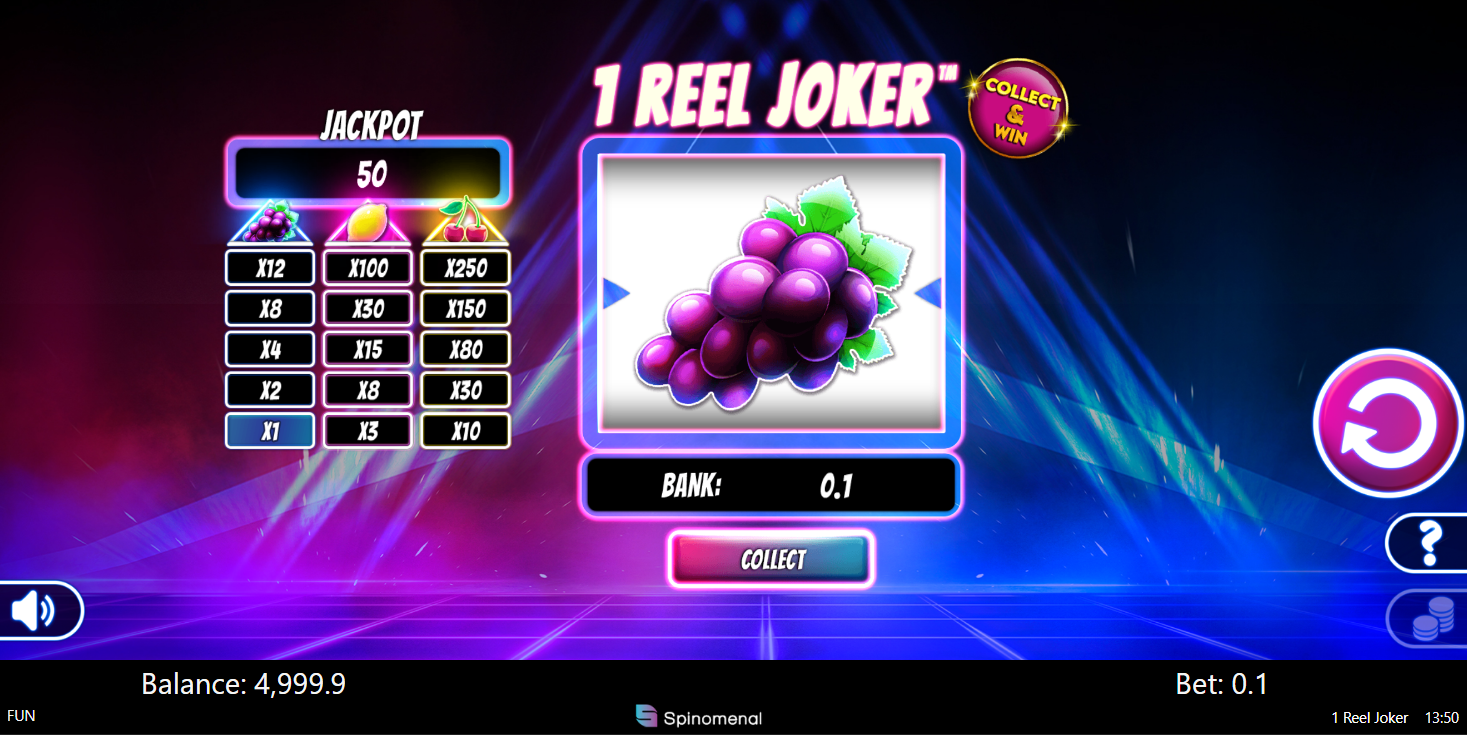Select the highlighted X1 grapes multiplier

[269, 430]
